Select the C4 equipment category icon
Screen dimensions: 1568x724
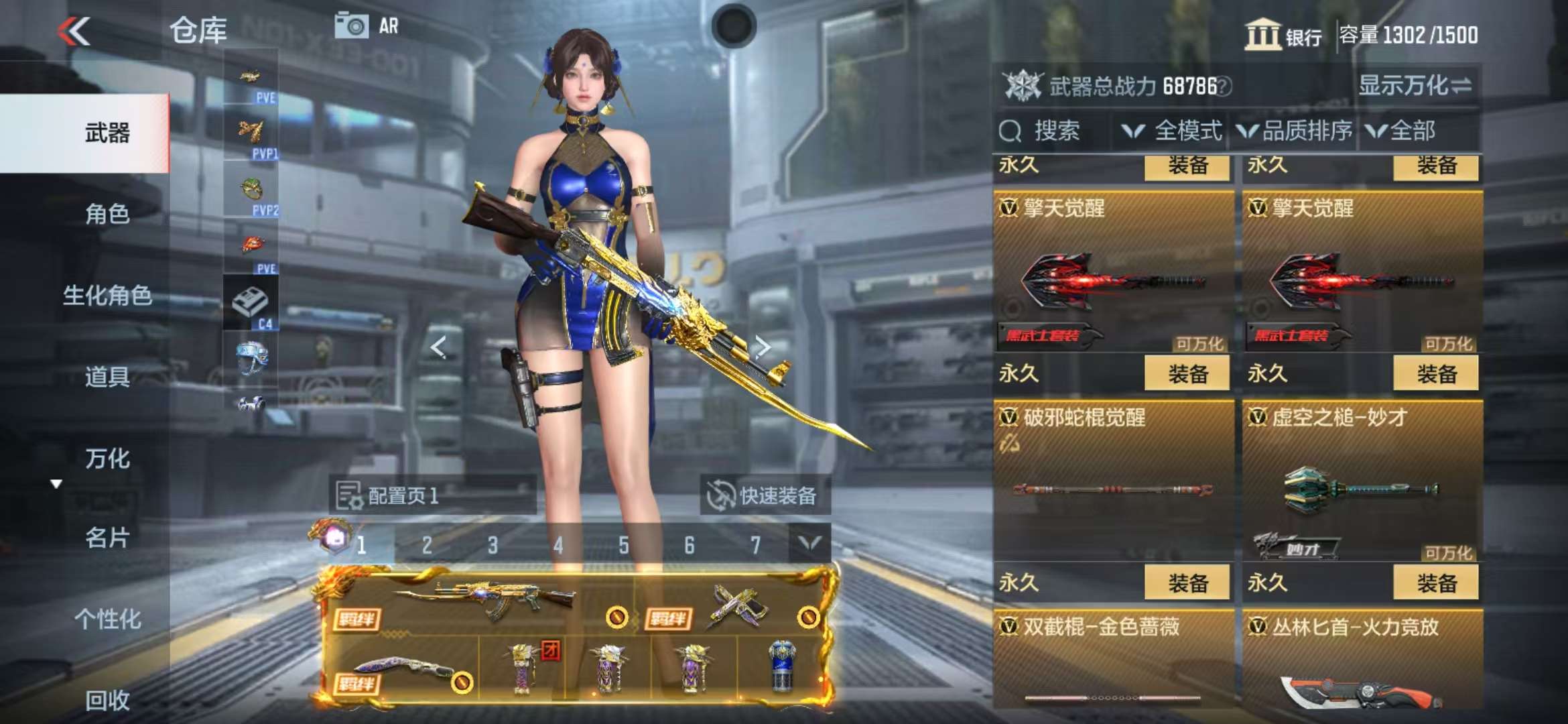click(x=251, y=304)
